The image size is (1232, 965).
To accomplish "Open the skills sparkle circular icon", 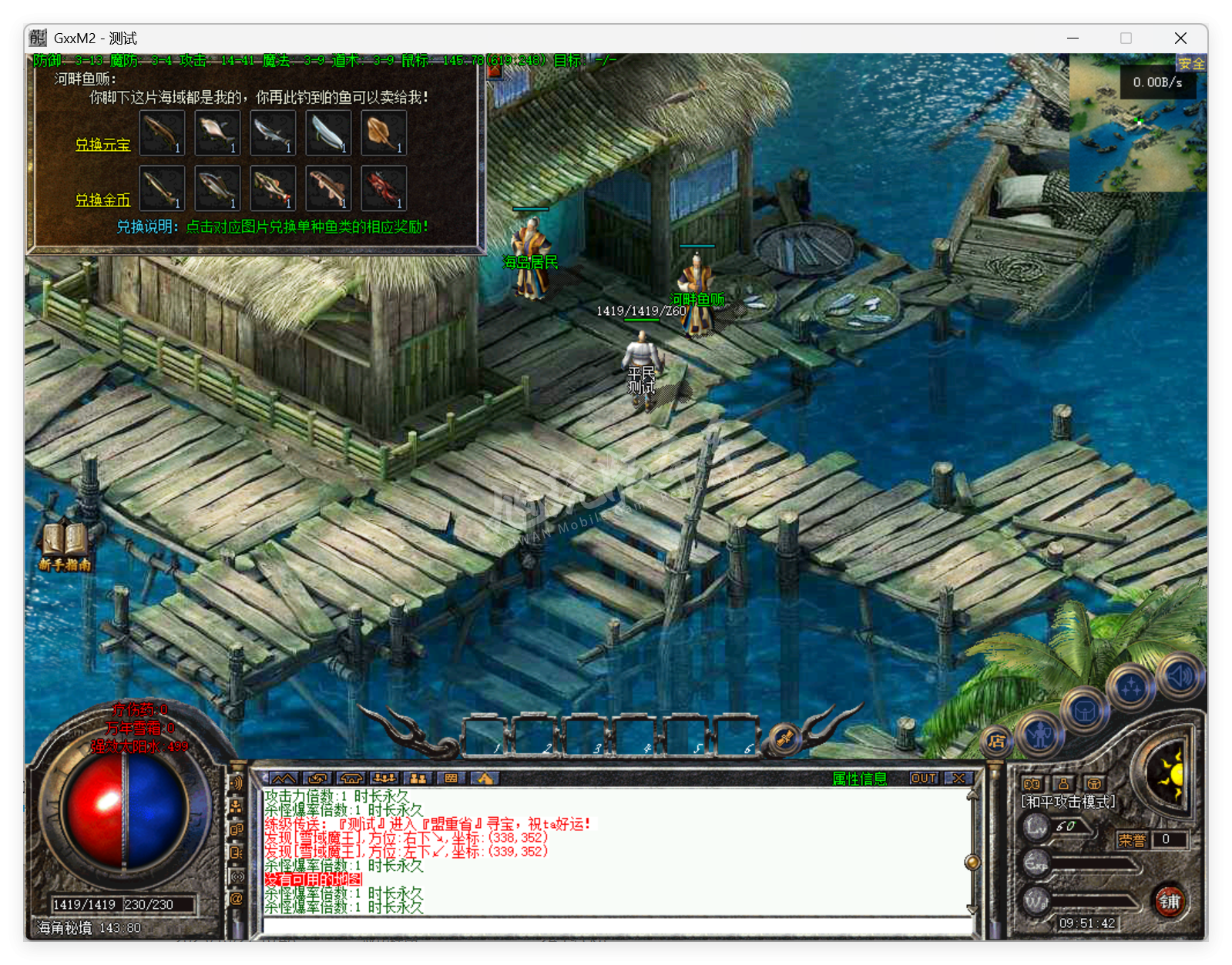I will tap(1131, 685).
